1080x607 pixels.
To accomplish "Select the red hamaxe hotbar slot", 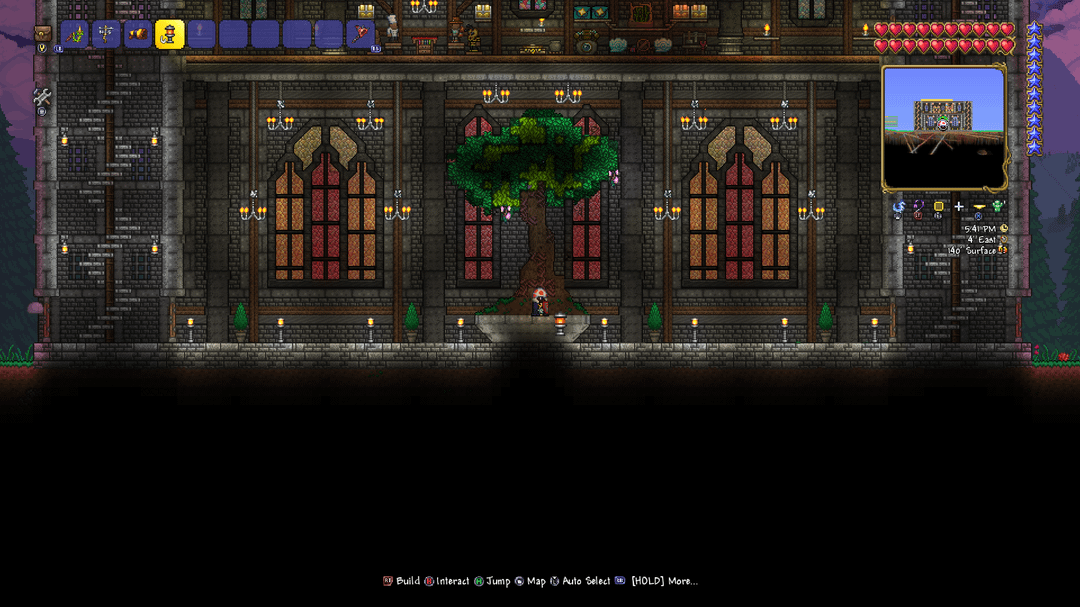I will point(360,34).
